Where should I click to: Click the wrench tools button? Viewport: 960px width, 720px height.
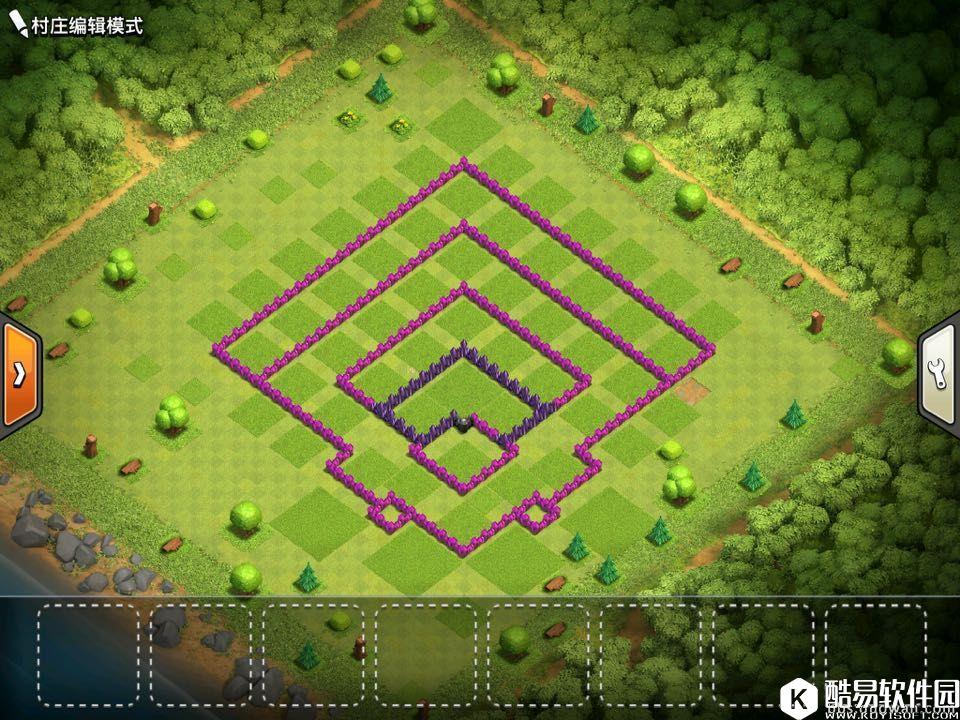coord(940,373)
